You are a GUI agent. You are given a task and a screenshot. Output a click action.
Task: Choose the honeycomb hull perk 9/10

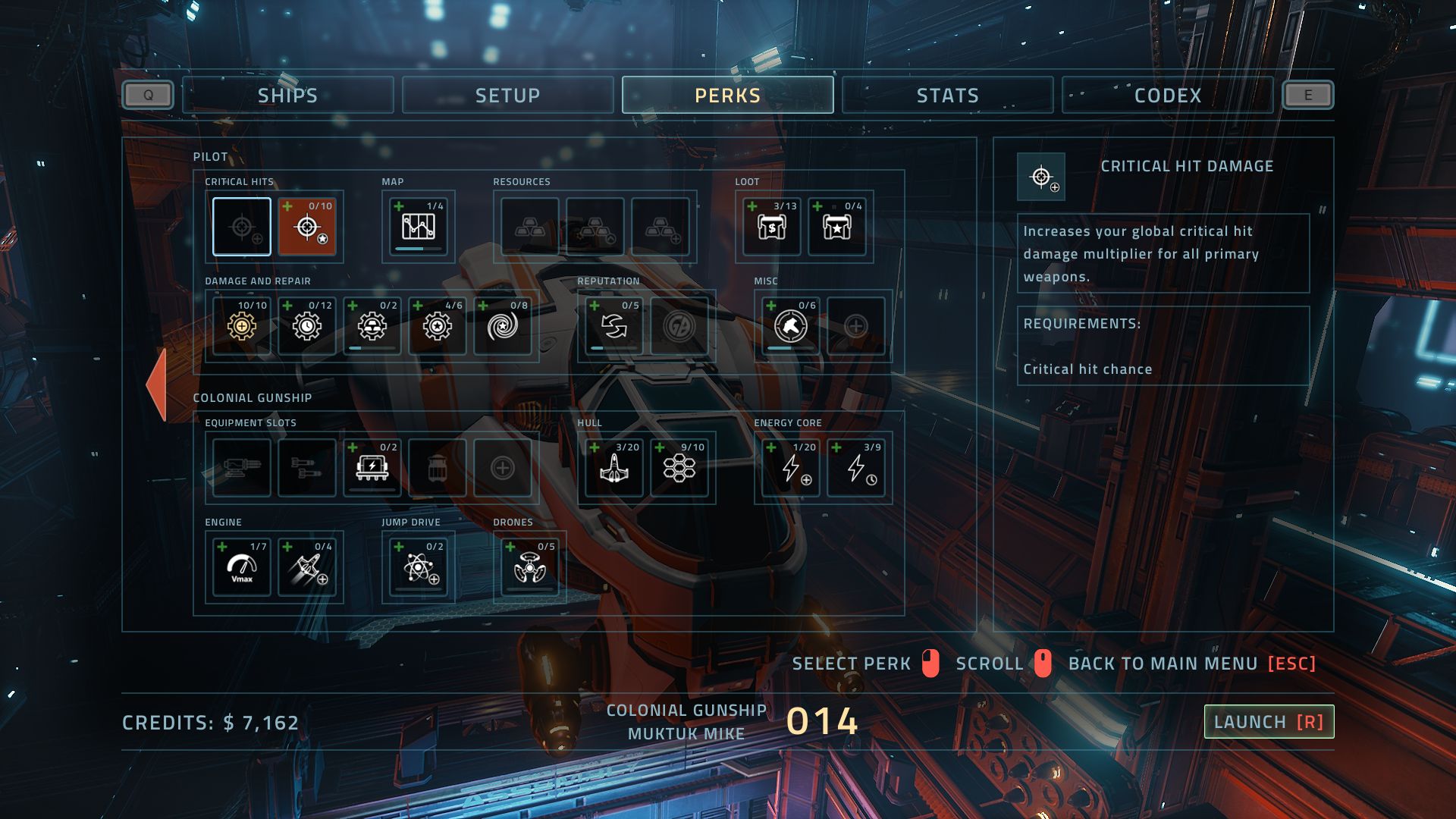pos(679,468)
